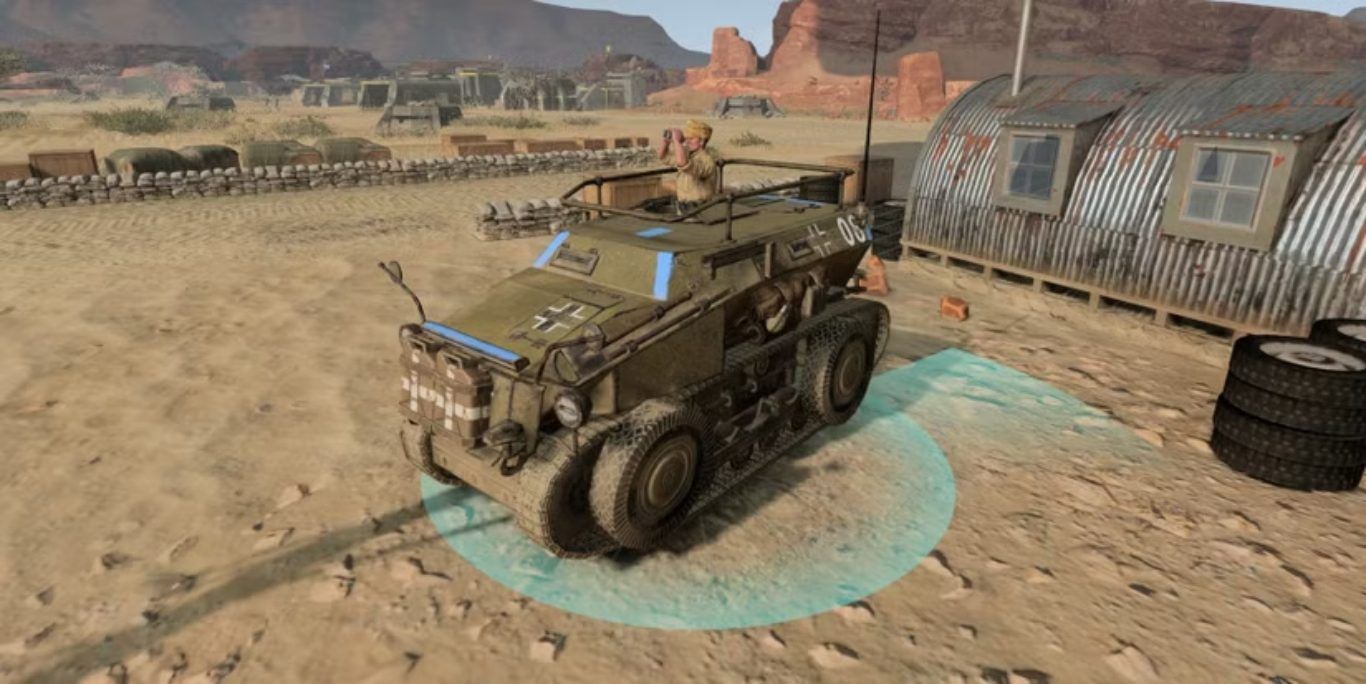Select the half-track unit with teal selection ring

tap(640, 360)
